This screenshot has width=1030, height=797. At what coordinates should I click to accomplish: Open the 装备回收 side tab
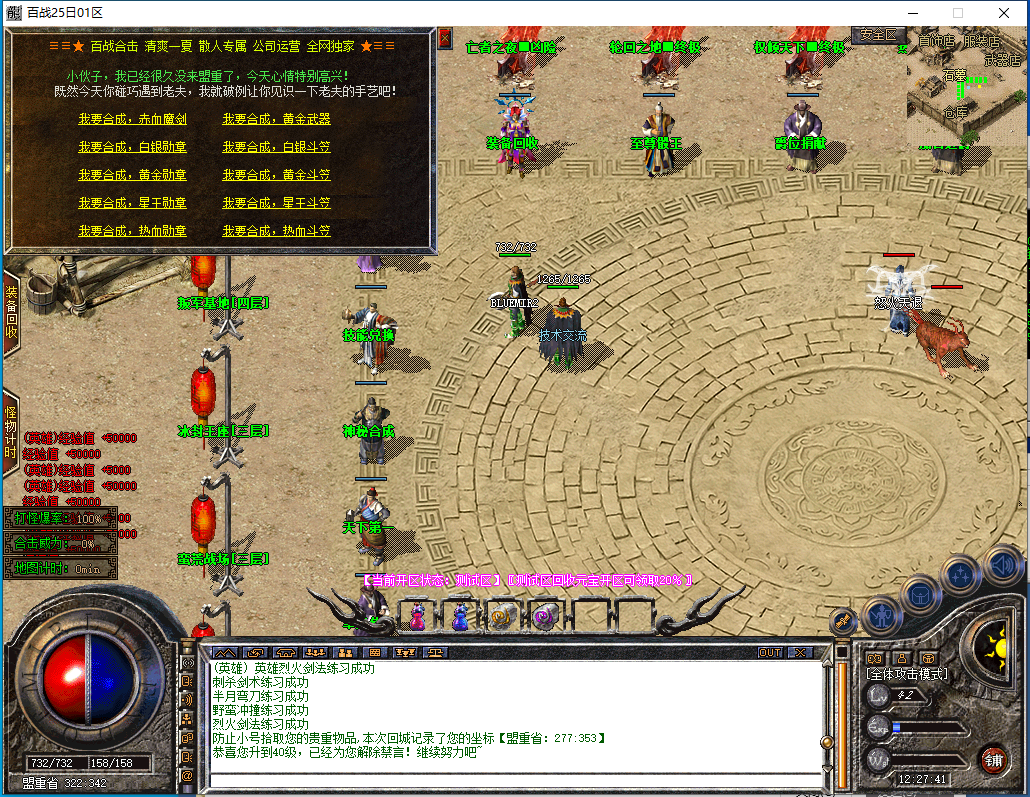pyautogui.click(x=11, y=312)
